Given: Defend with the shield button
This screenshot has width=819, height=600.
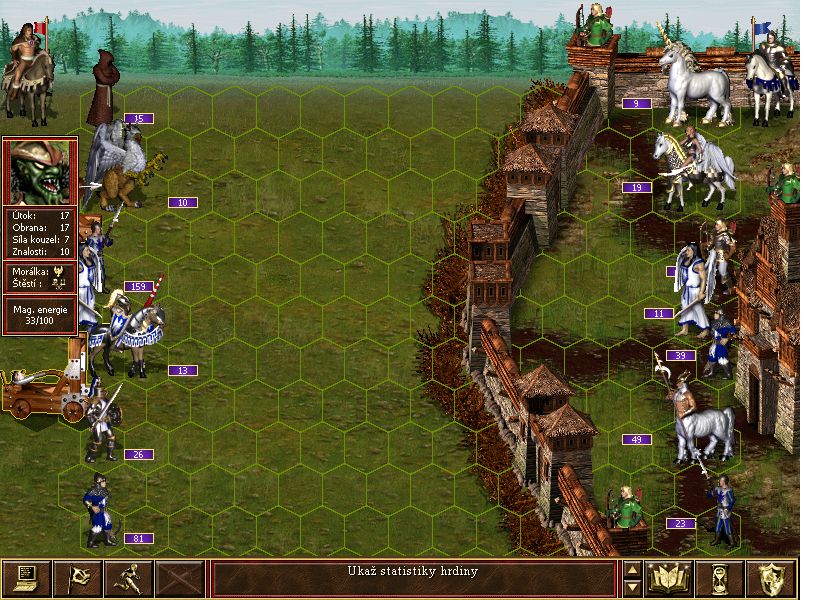Looking at the screenshot, I should [x=772, y=578].
